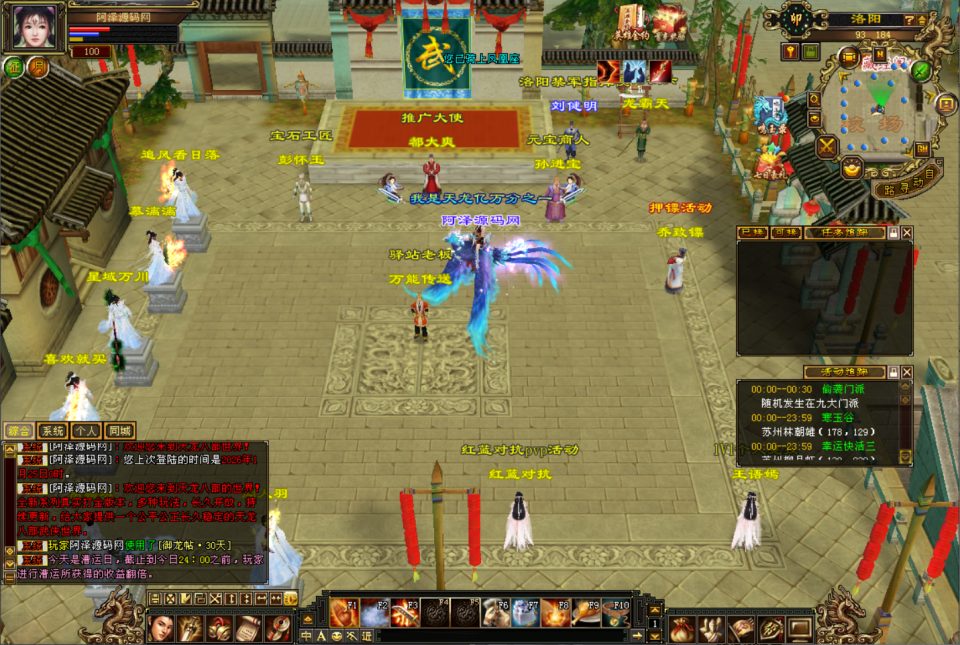Select the 同城 chat tab
Screen dimensions: 960x645
(x=119, y=430)
